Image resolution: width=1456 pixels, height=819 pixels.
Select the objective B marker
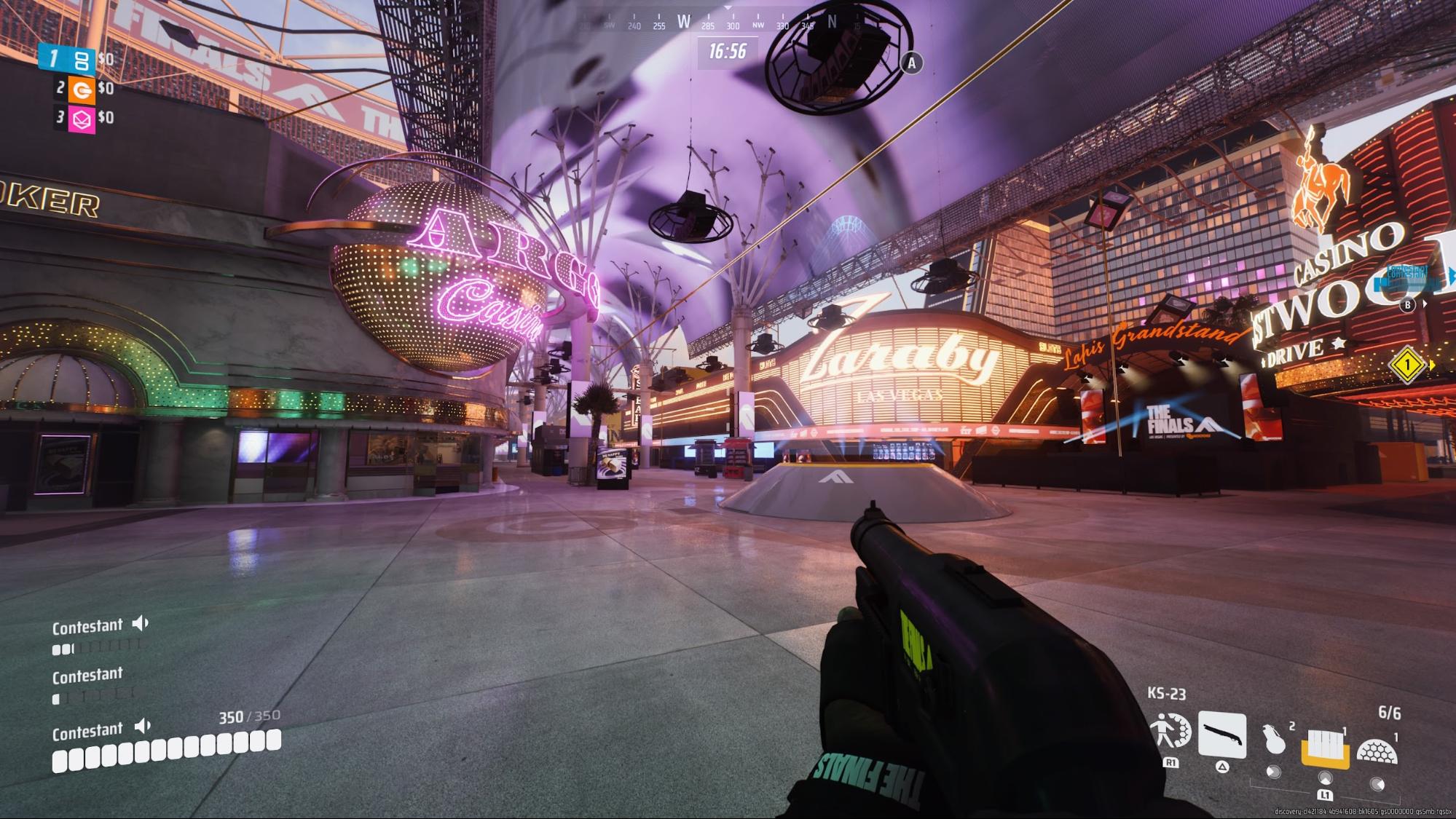coord(1407,305)
